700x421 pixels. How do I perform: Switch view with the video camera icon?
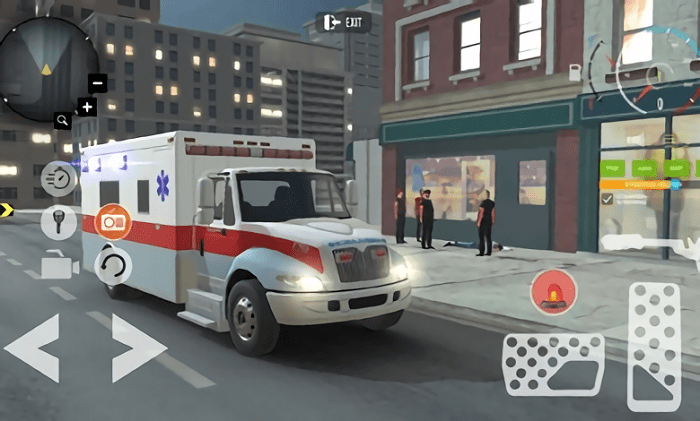[x=59, y=265]
